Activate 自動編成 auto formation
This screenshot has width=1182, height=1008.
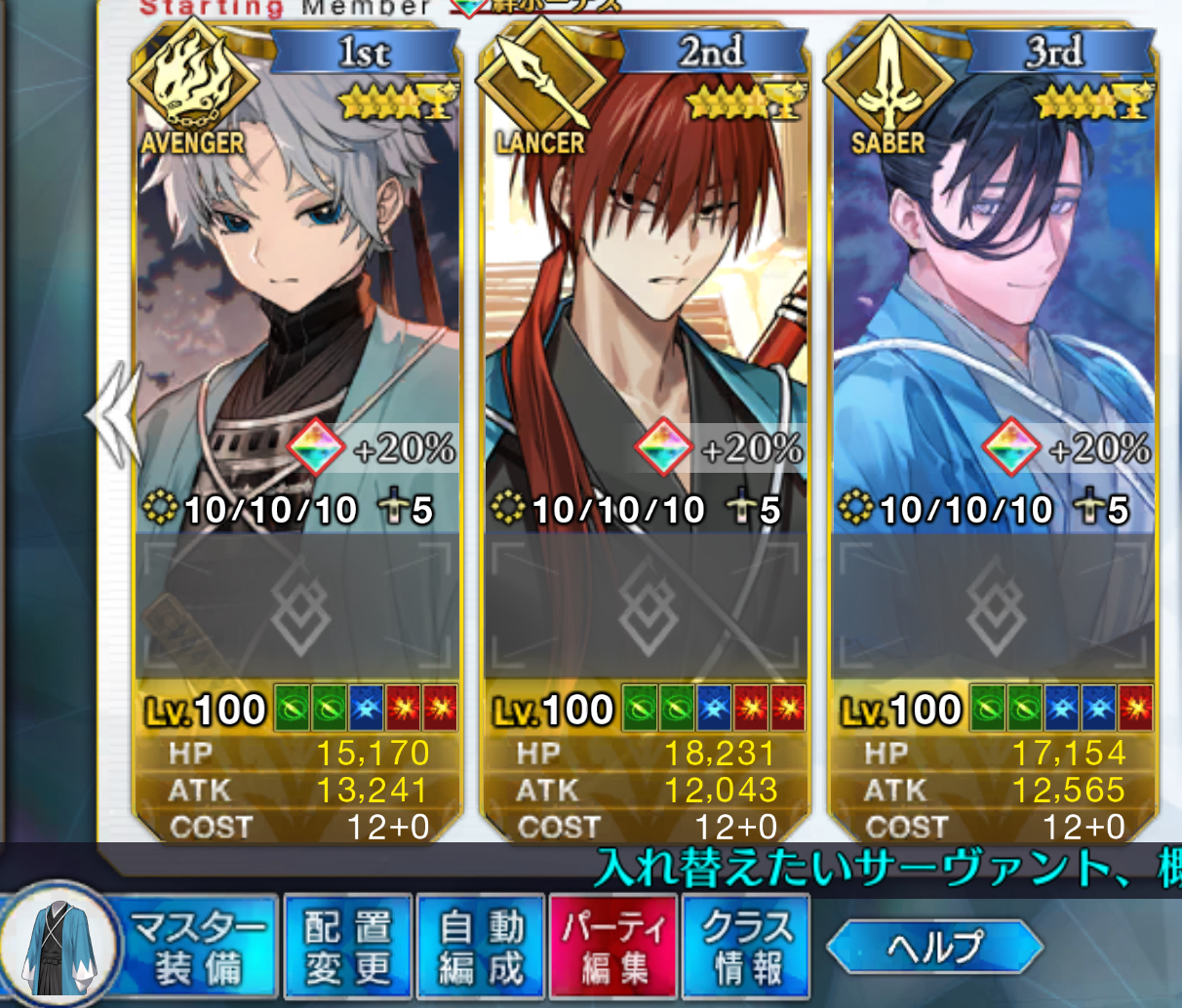pos(481,948)
